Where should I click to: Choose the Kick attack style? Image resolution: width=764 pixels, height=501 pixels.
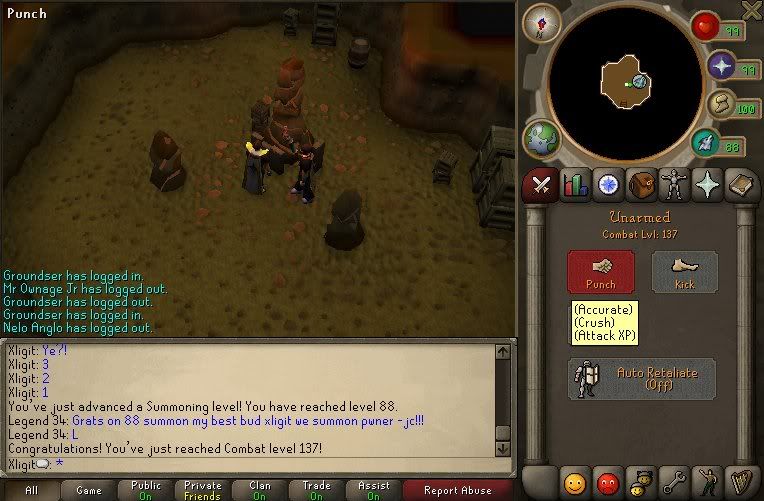click(684, 271)
